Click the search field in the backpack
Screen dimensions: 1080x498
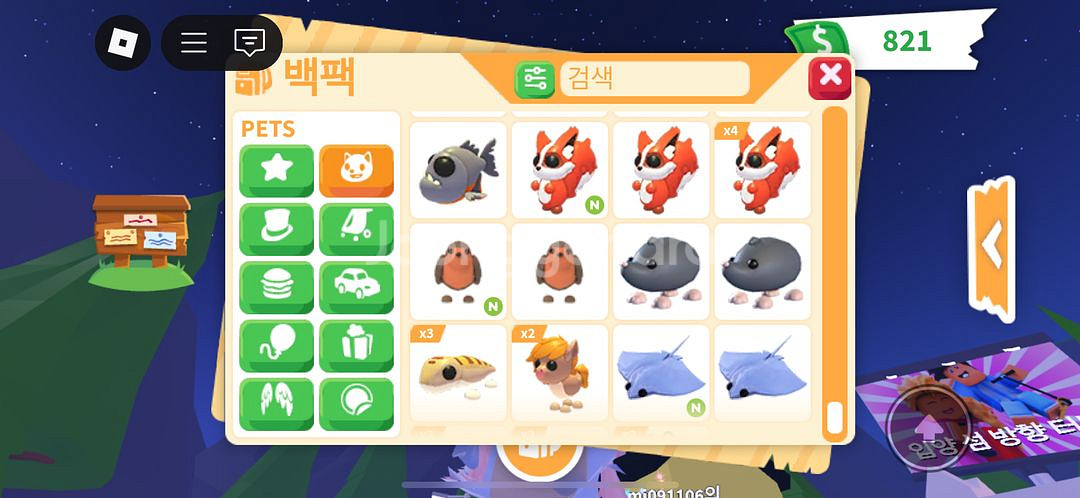[x=654, y=78]
